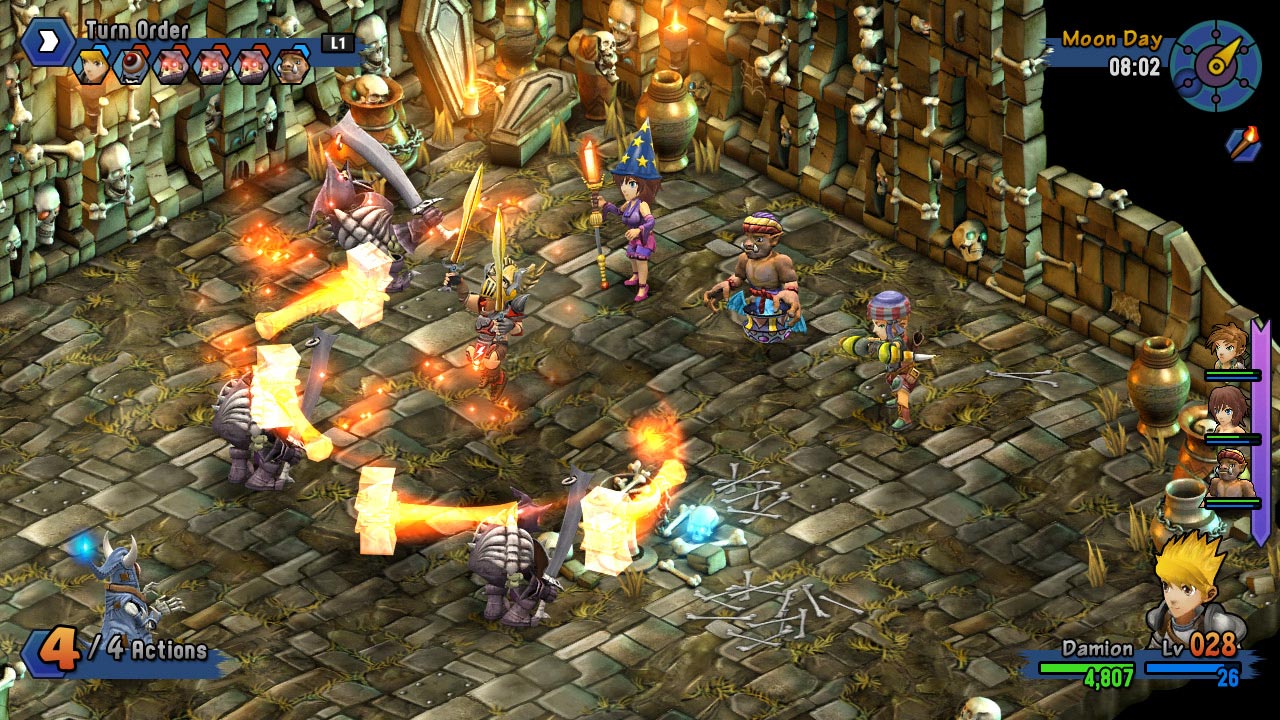The height and width of the screenshot is (720, 1280).
Task: Click Damion's portrait in the Turn Order bar
Action: [90, 65]
